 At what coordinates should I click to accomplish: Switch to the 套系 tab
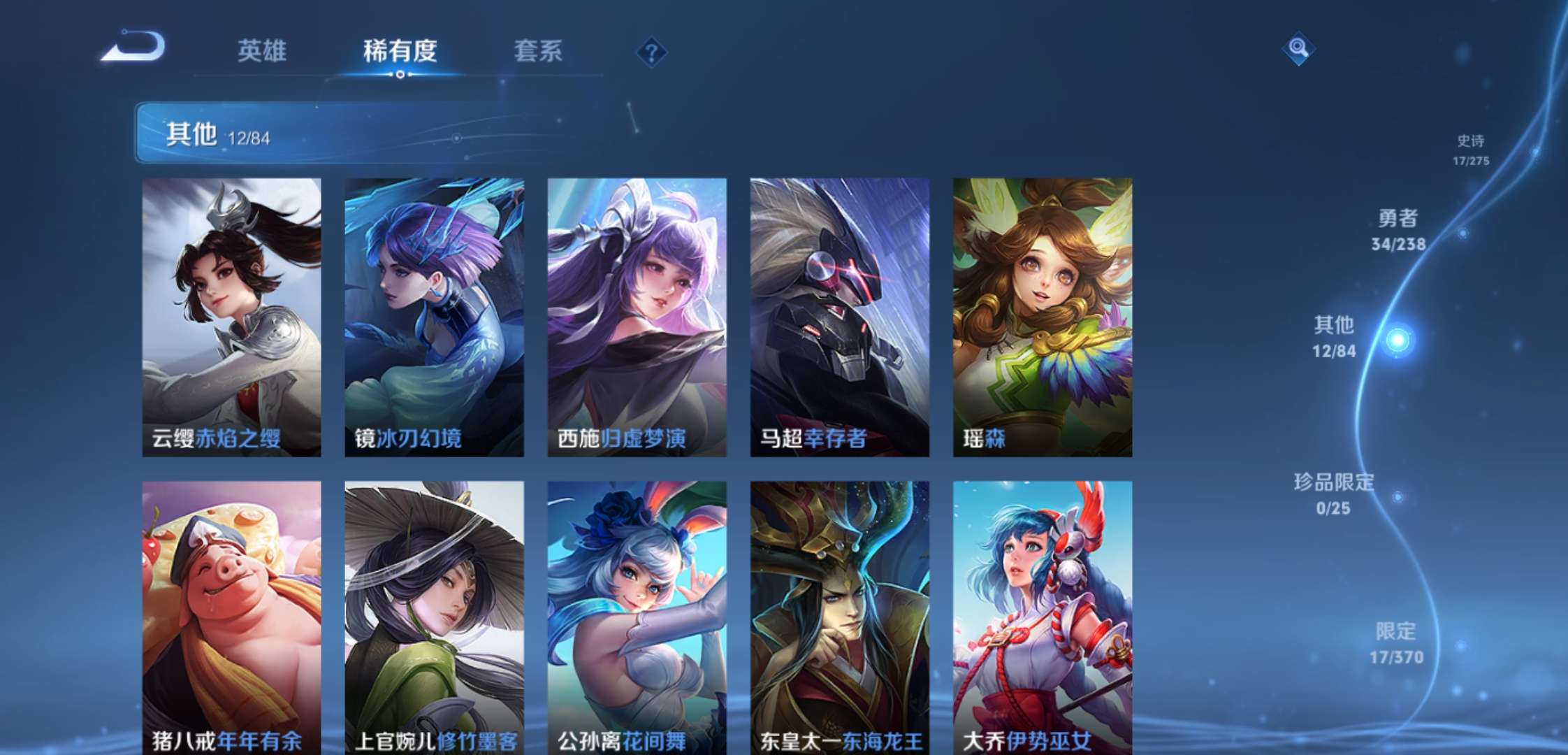(538, 52)
